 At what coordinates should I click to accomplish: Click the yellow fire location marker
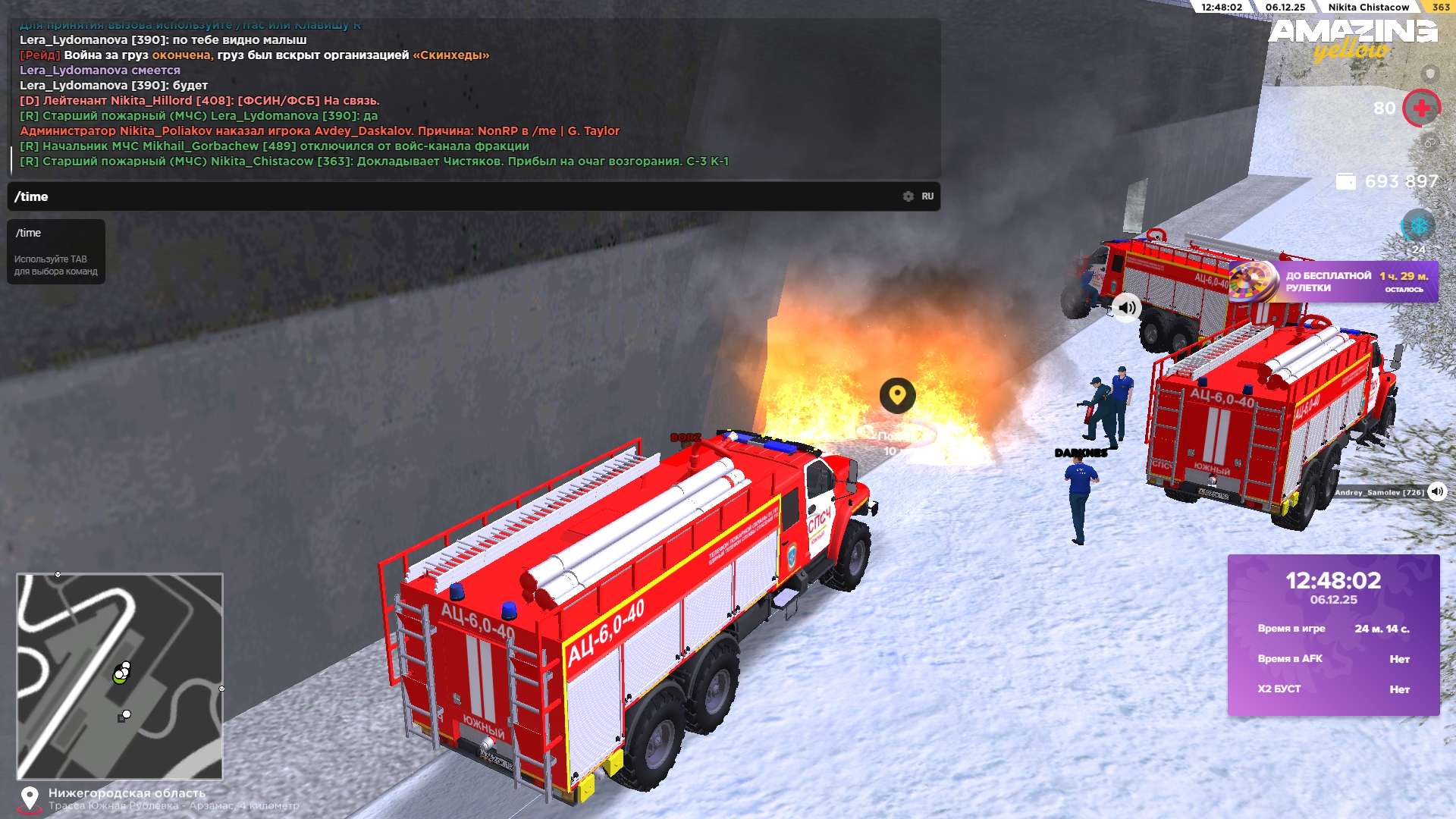point(897,395)
